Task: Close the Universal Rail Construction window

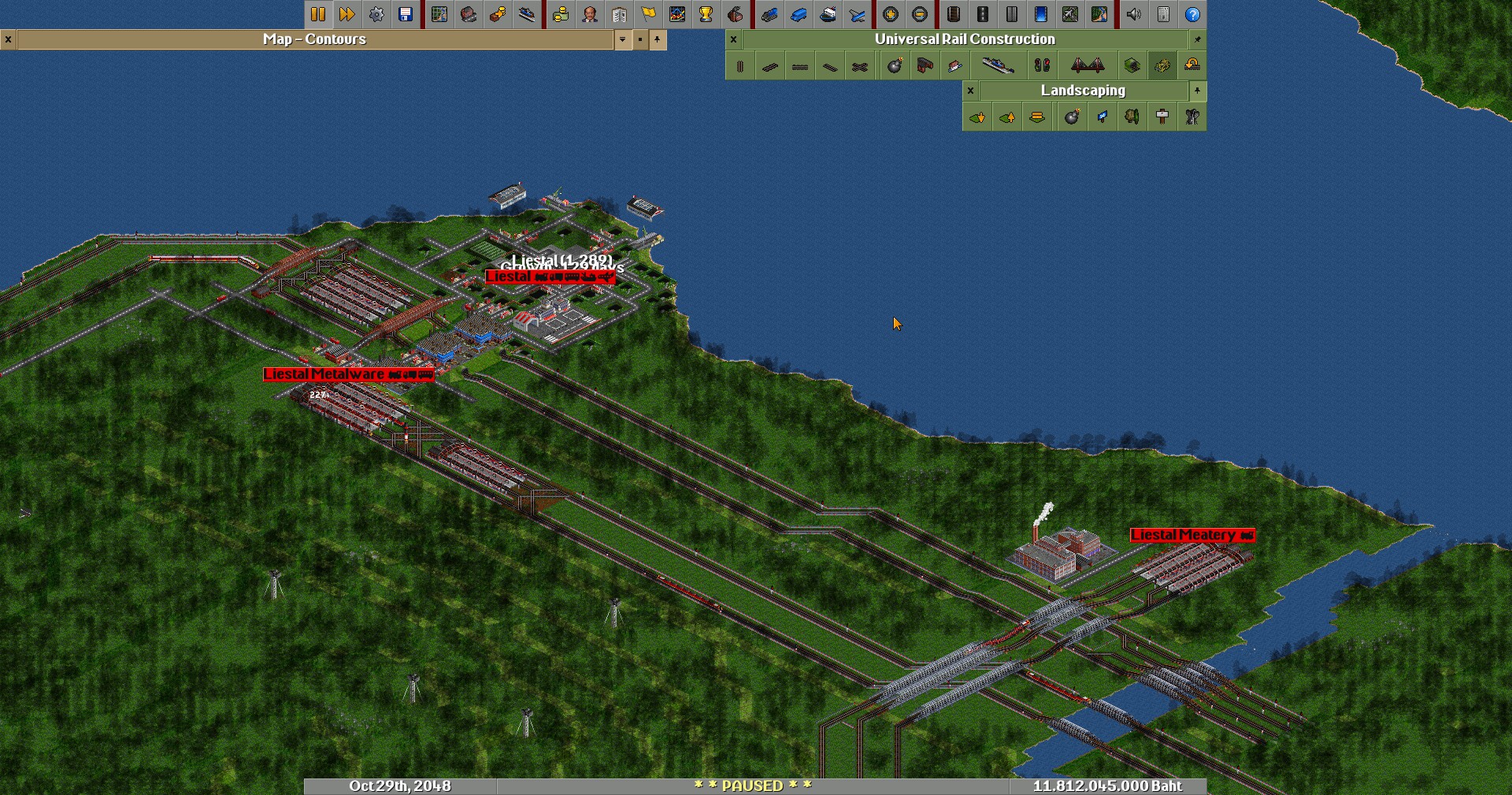Action: click(733, 39)
